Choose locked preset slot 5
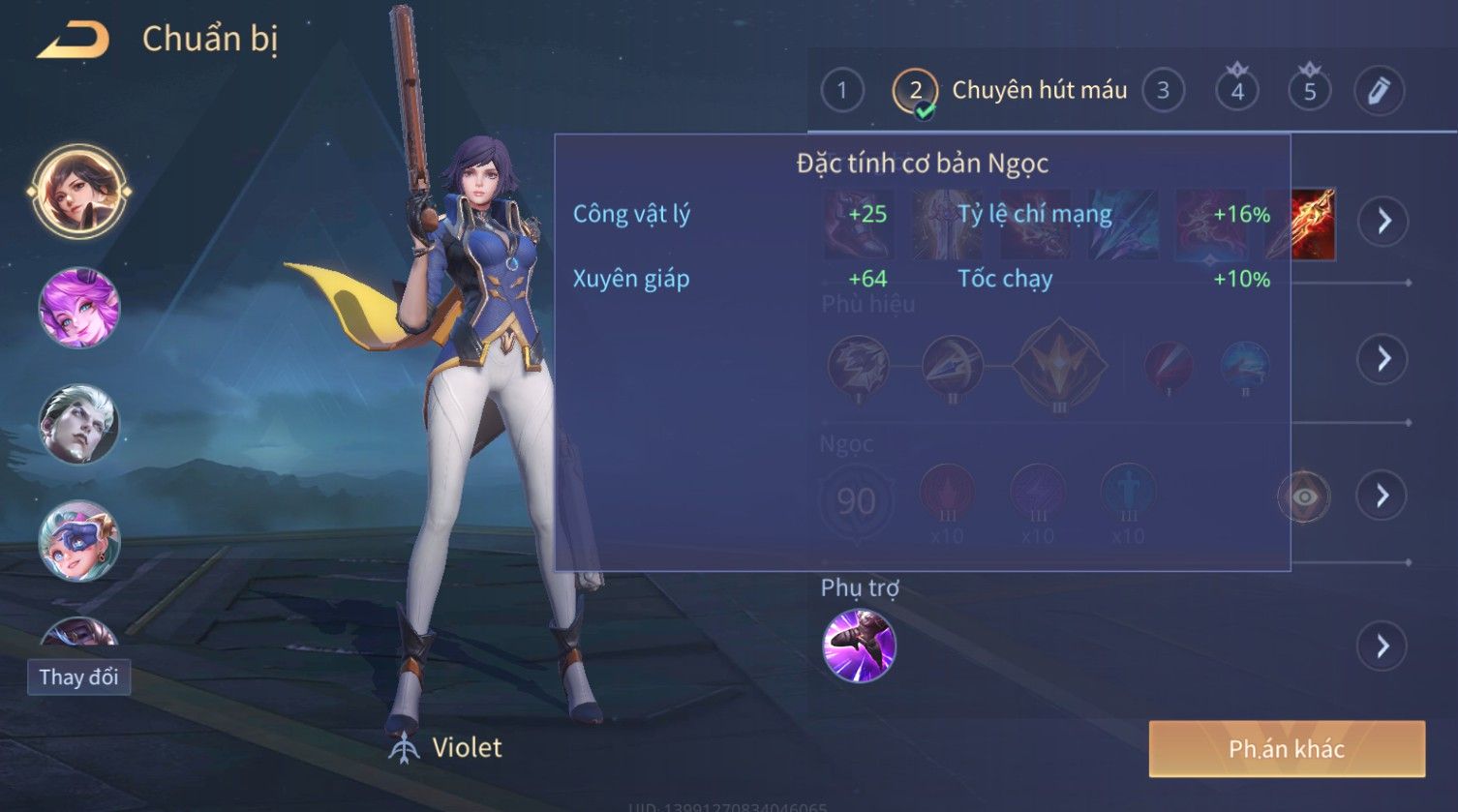The image size is (1458, 812). point(1309,91)
